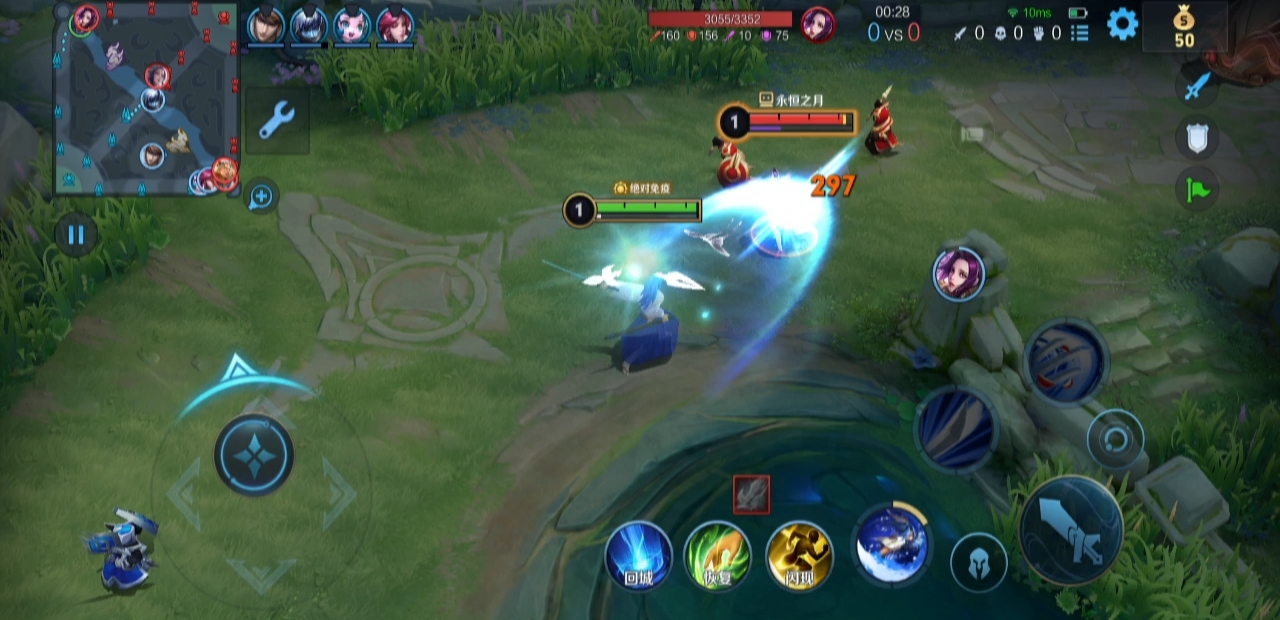Target the purple-haired enemy hero portrait
The image size is (1280, 620).
pos(958,273)
